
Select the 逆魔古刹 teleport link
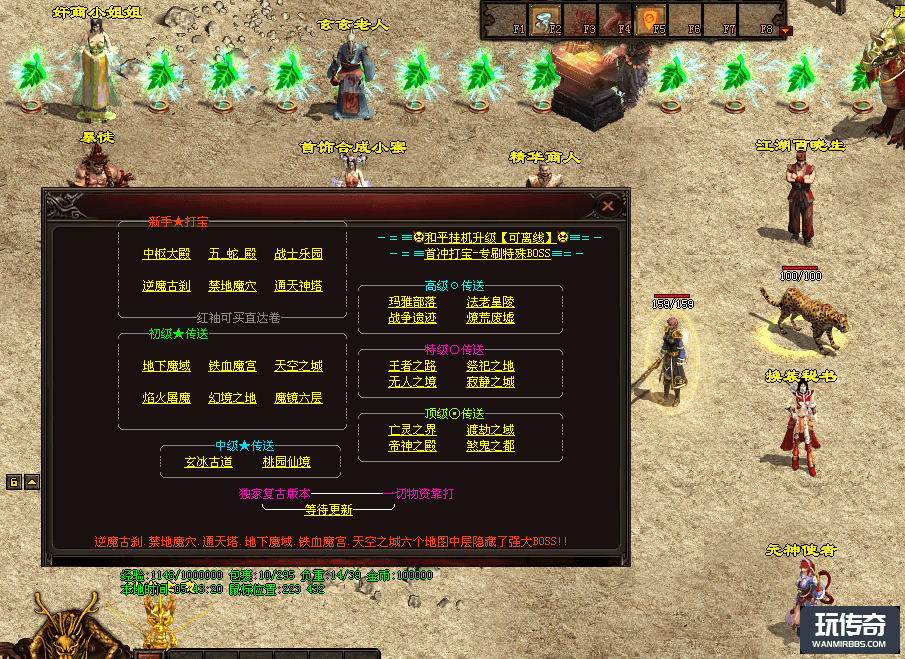(x=166, y=286)
